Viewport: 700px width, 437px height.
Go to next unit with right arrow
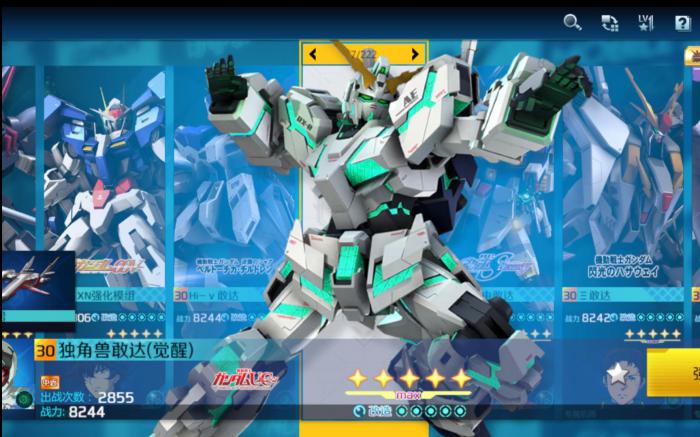(x=415, y=53)
